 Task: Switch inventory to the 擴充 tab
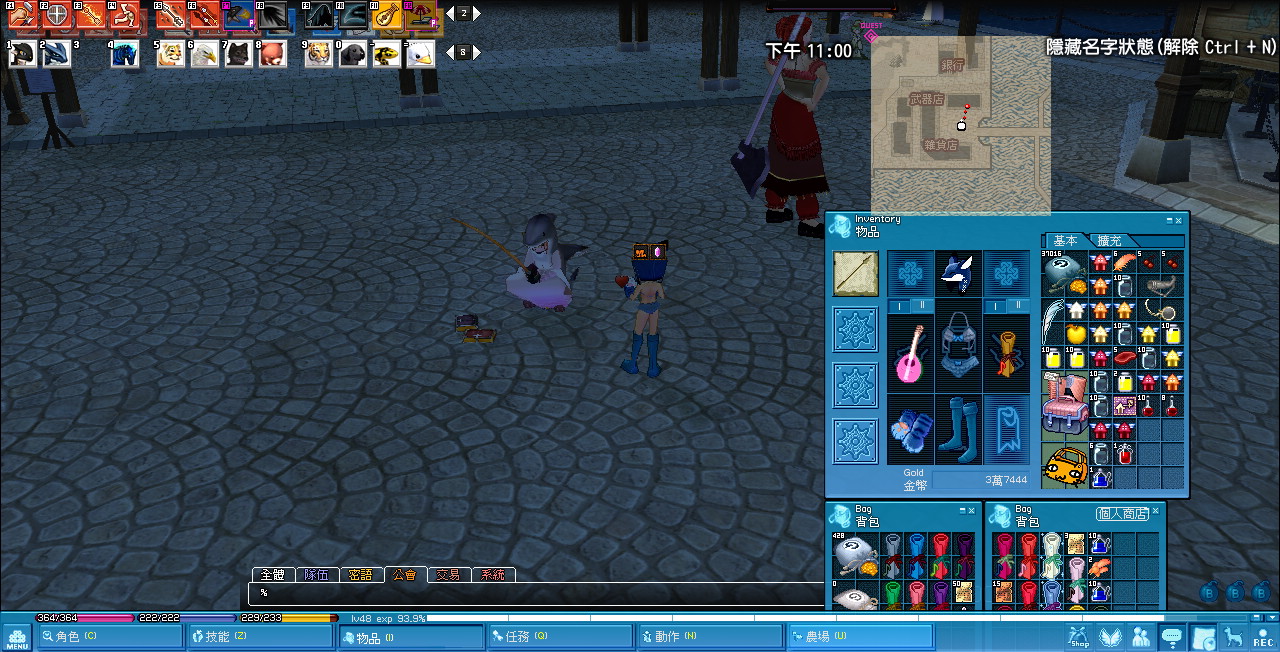coord(1110,241)
